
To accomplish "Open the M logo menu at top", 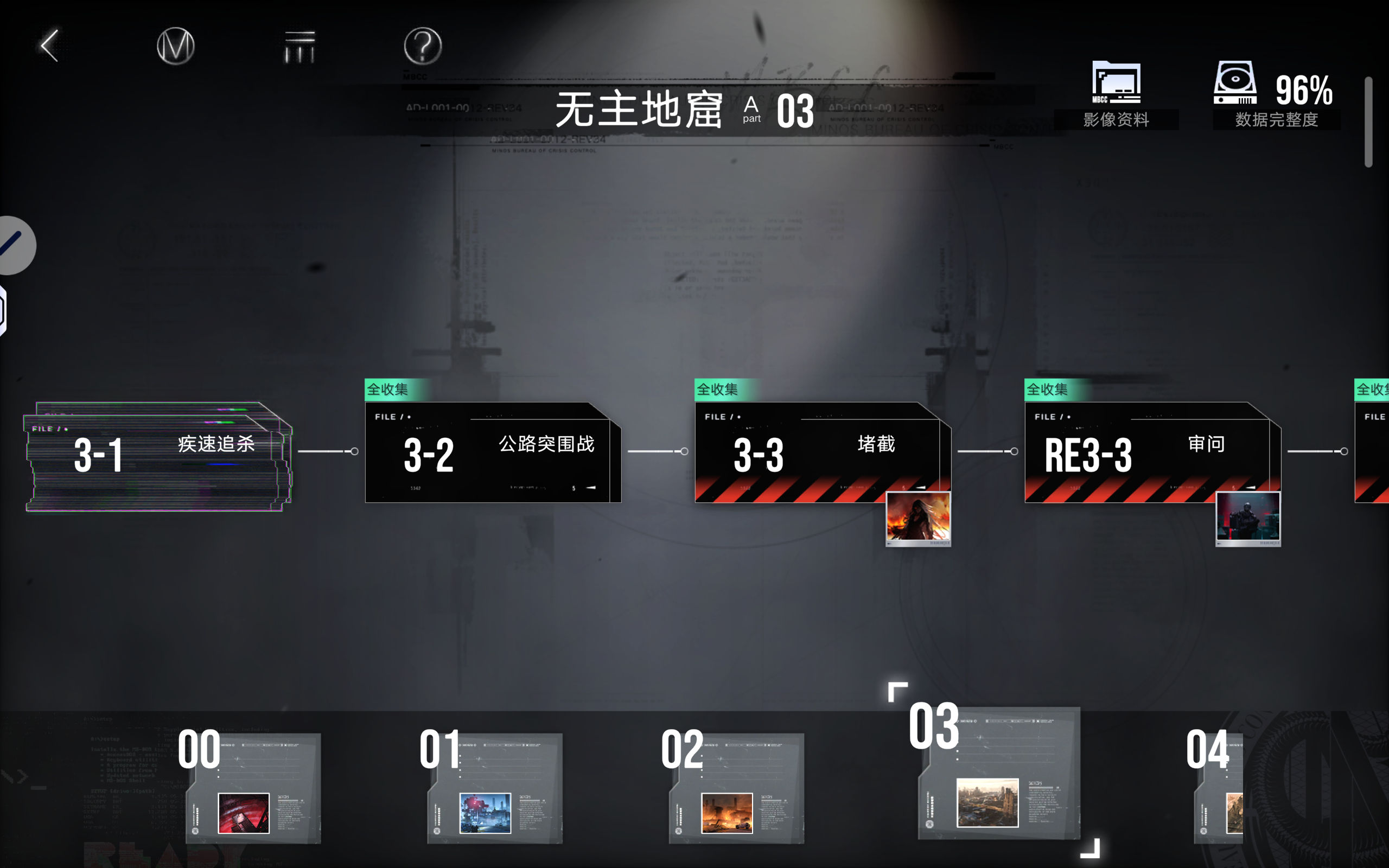I will tap(176, 46).
